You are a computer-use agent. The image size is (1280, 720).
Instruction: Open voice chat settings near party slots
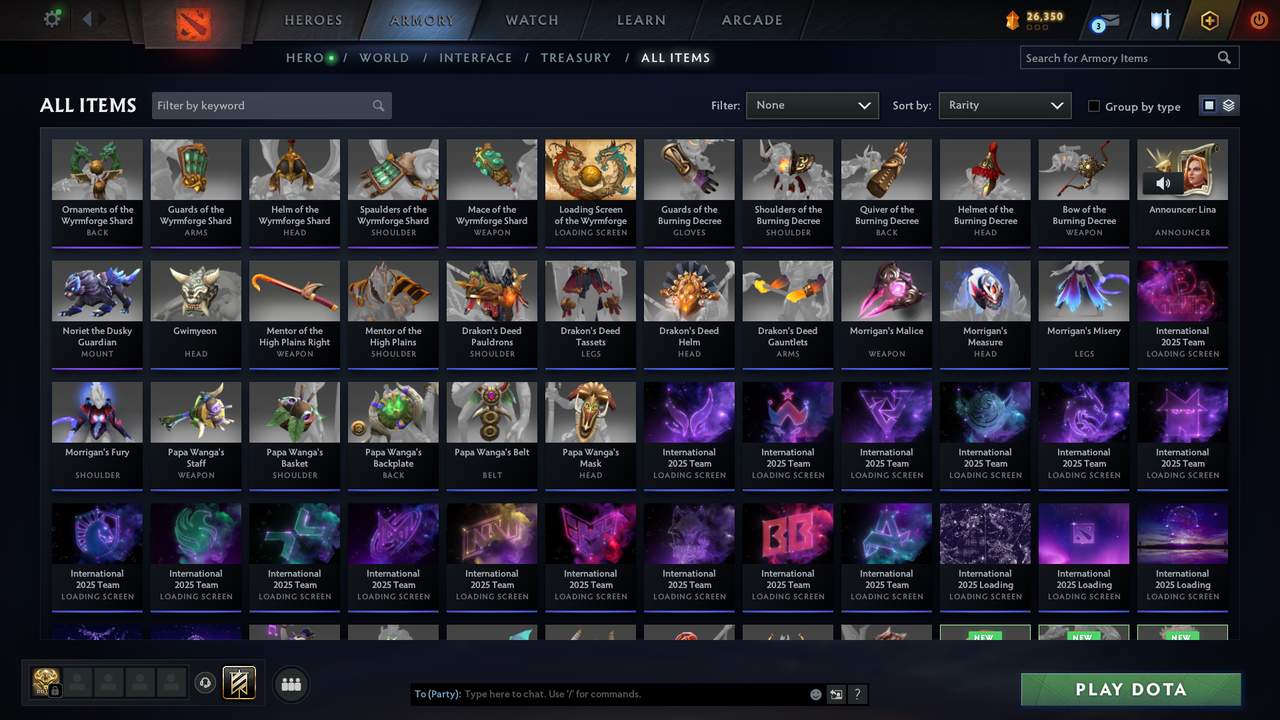coord(207,684)
